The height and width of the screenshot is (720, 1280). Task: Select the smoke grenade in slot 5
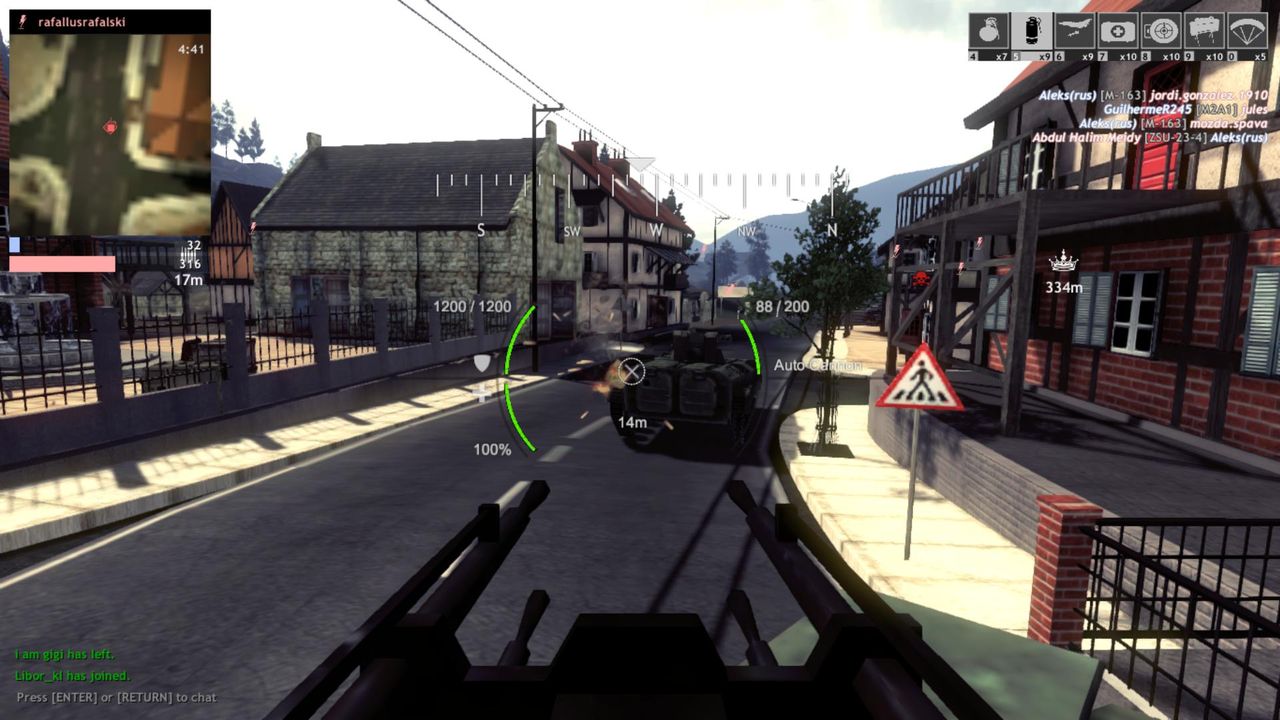[x=1032, y=29]
